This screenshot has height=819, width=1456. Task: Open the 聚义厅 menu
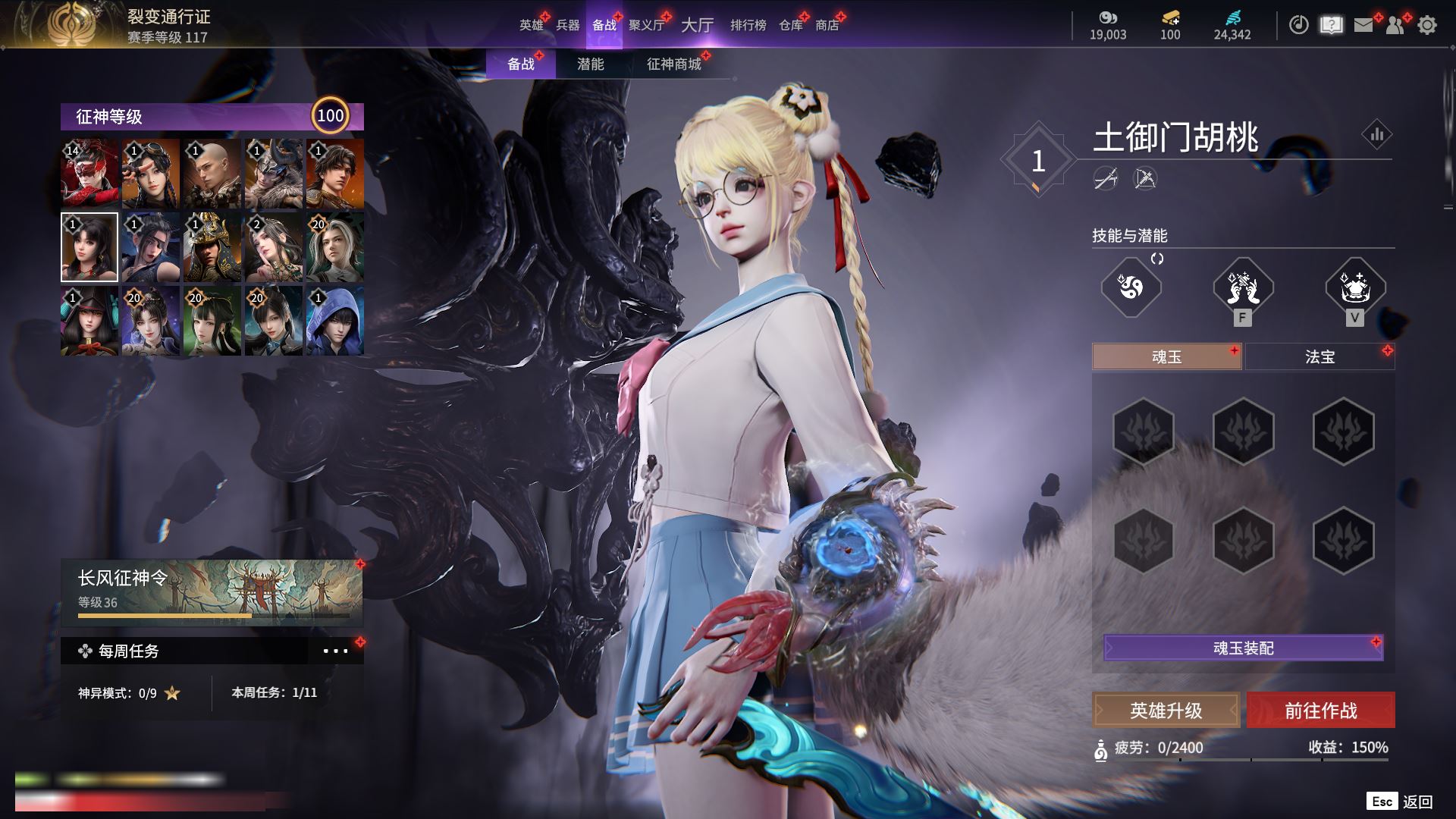(x=646, y=25)
